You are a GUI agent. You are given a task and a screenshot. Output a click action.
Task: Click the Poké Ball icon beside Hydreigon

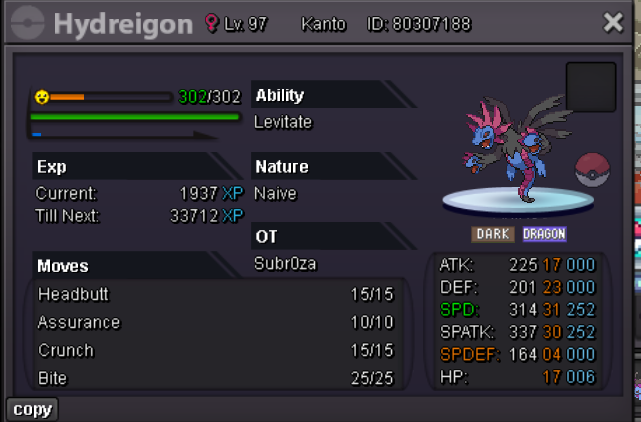(x=594, y=170)
